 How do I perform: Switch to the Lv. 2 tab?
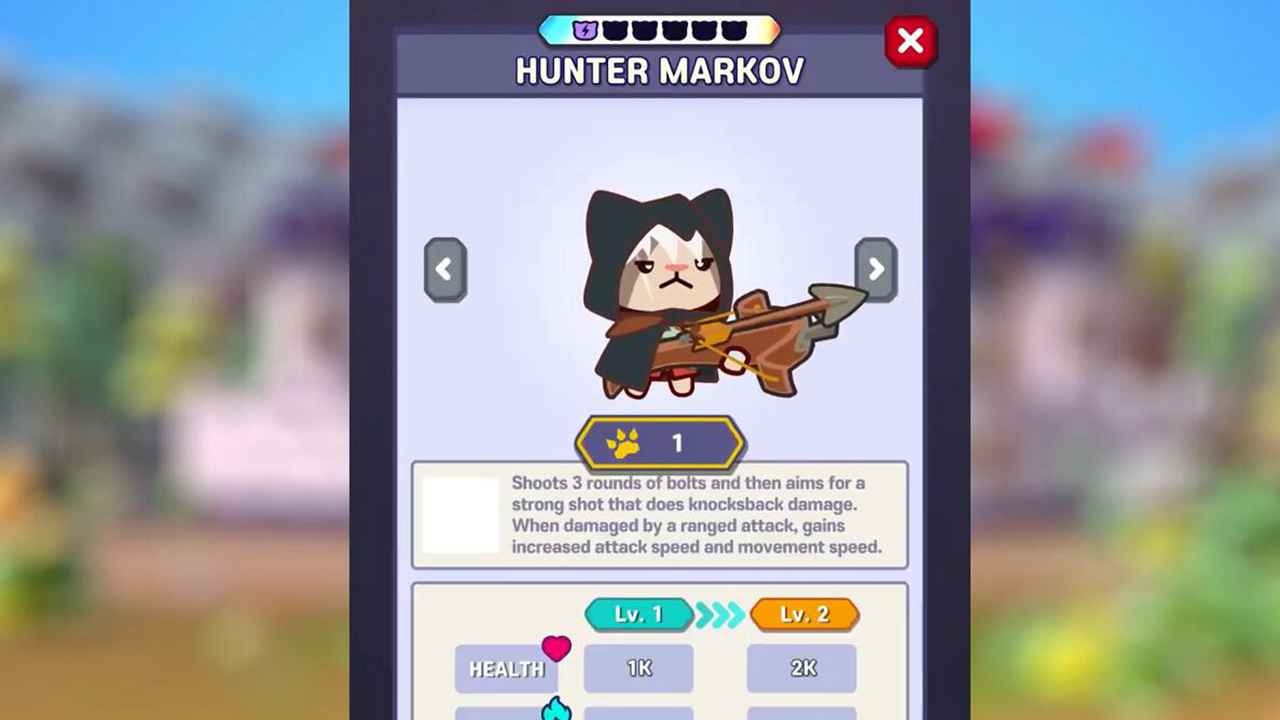[804, 614]
